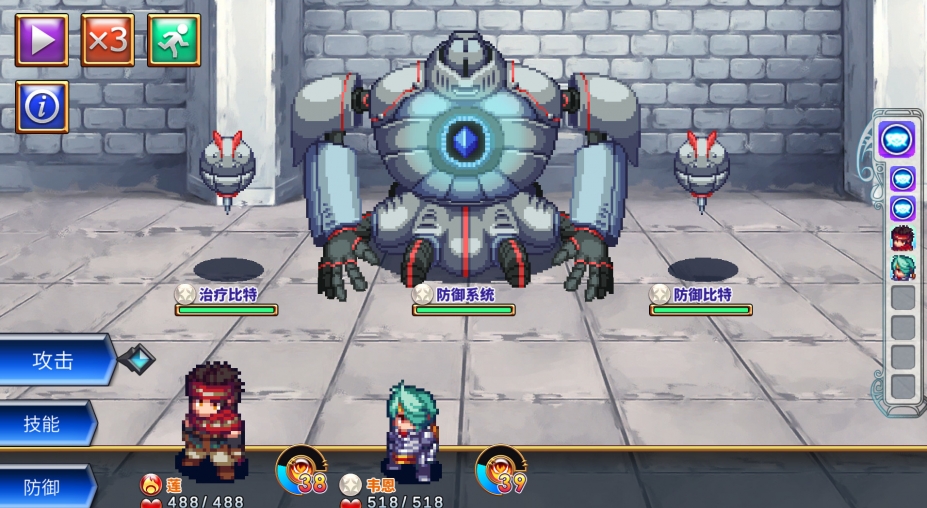Open the blue info button
927x508 pixels.
coord(42,106)
